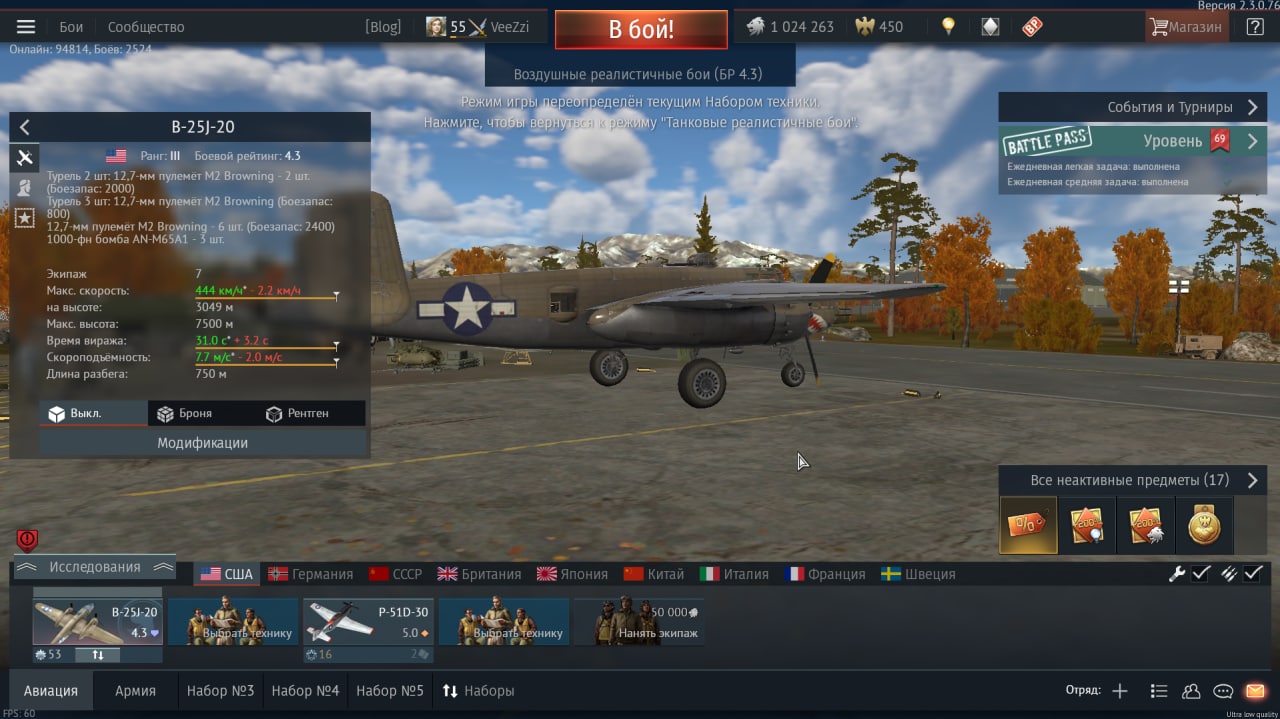The width and height of the screenshot is (1280, 719).
Task: Open the Сообщество menu
Action: [x=146, y=27]
